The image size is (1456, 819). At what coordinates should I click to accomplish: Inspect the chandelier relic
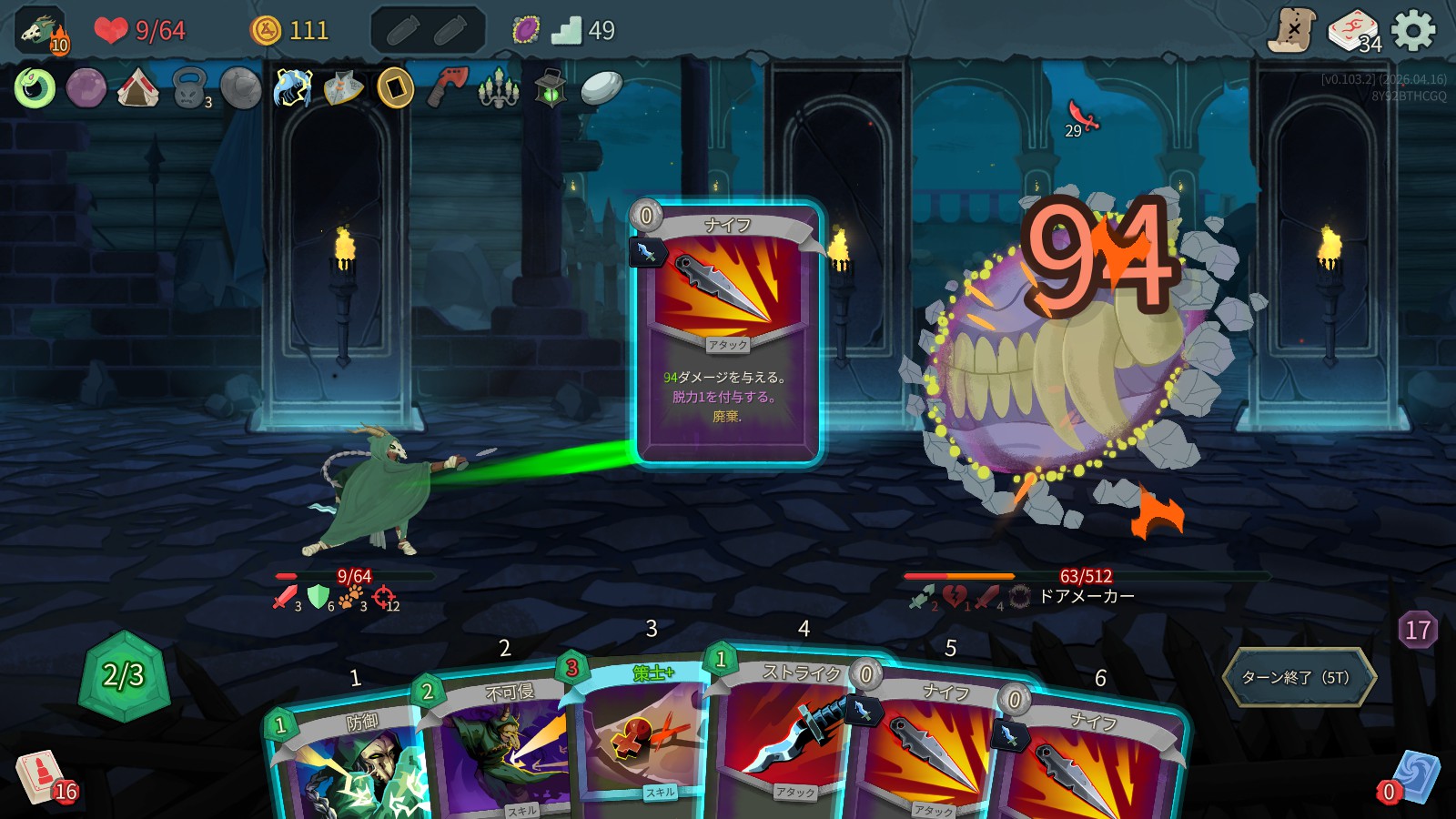pyautogui.click(x=499, y=88)
